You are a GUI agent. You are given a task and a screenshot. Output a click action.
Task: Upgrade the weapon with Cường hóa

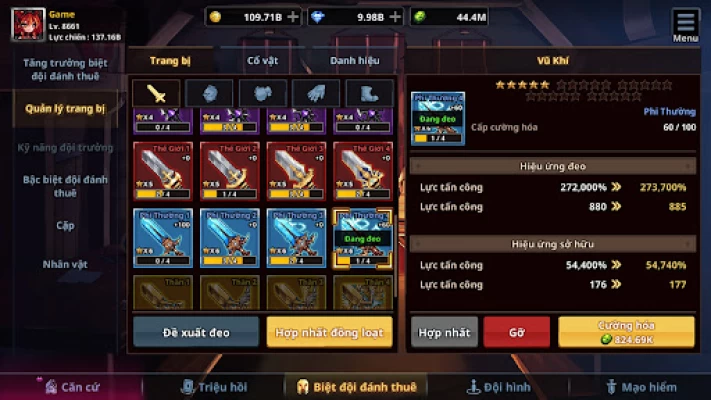pos(626,332)
